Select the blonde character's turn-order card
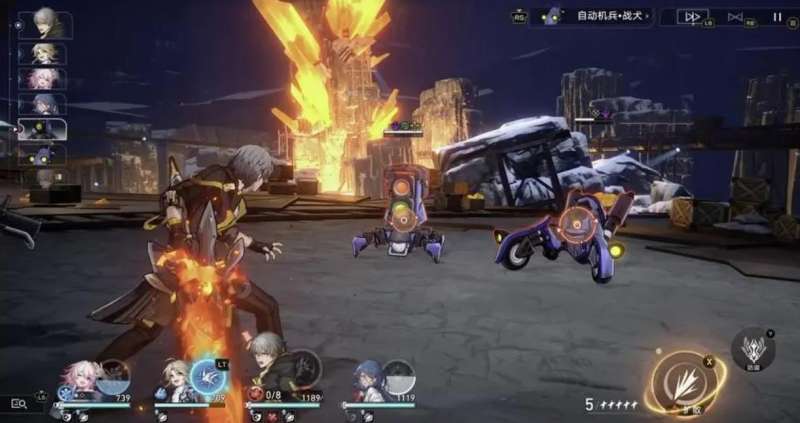Screen dimensions: 800x423 click(43, 52)
